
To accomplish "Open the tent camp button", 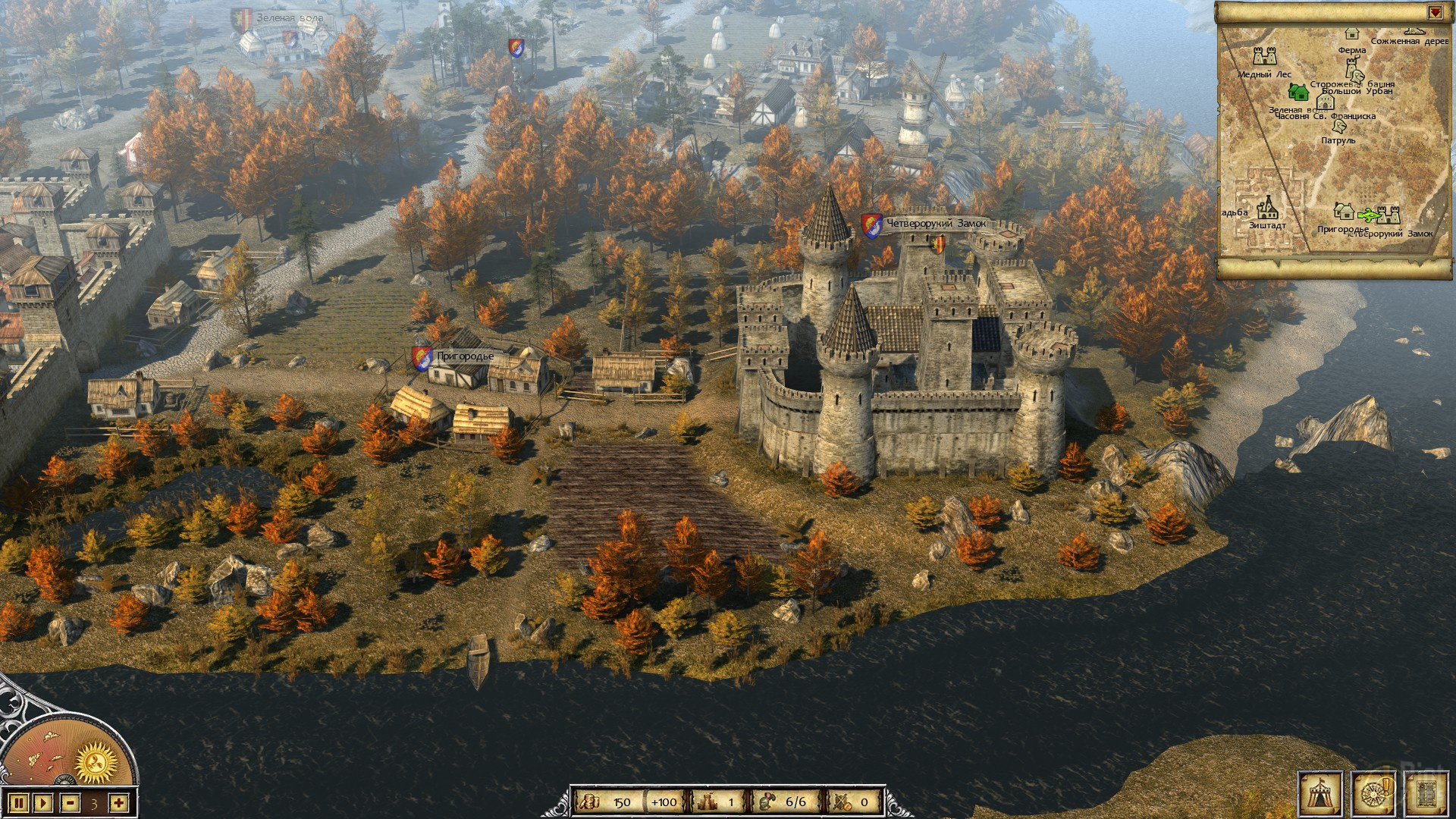I will [1320, 793].
